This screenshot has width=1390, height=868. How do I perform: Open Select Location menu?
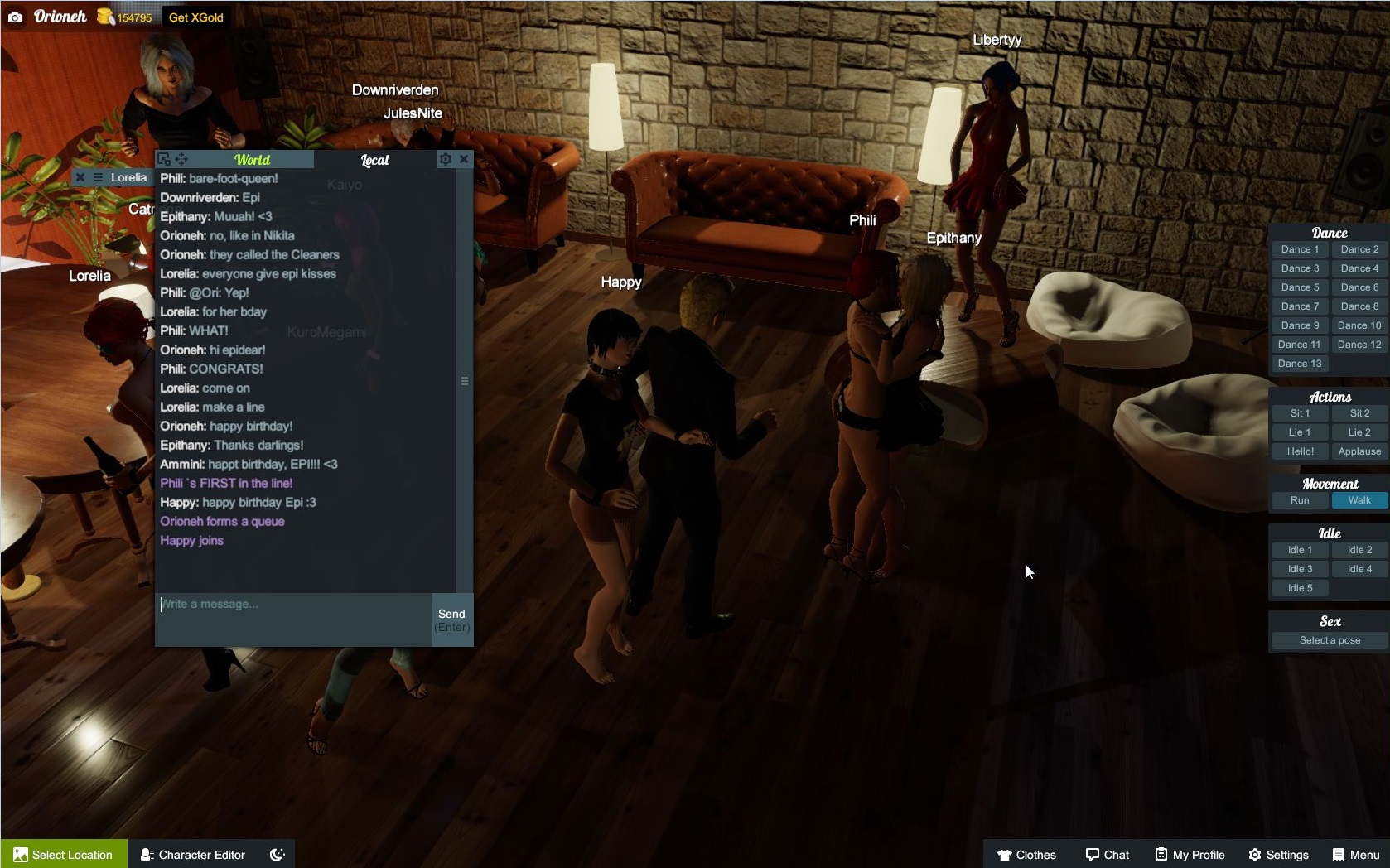(x=64, y=855)
